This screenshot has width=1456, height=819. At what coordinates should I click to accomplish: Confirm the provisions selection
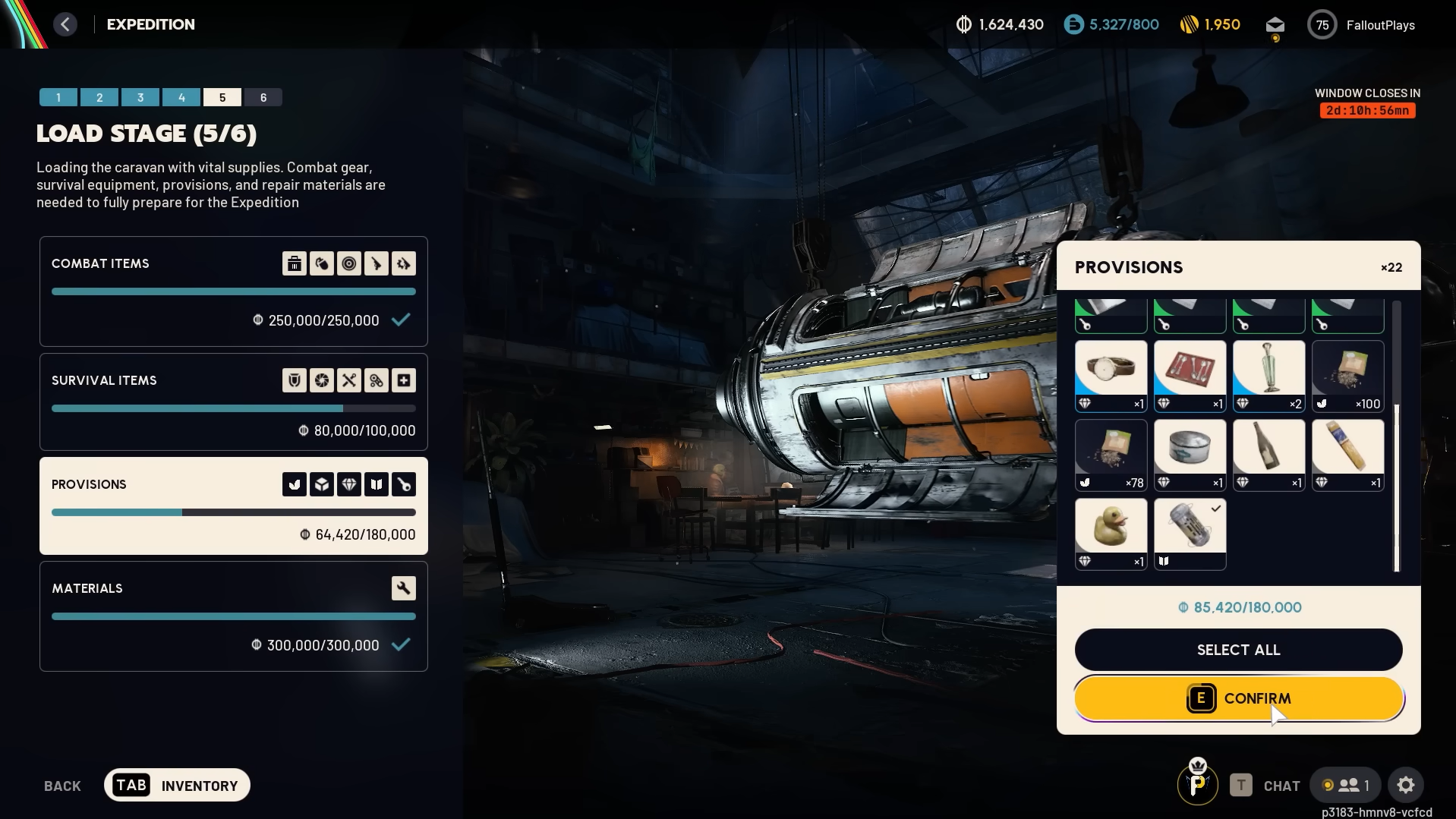tap(1238, 698)
